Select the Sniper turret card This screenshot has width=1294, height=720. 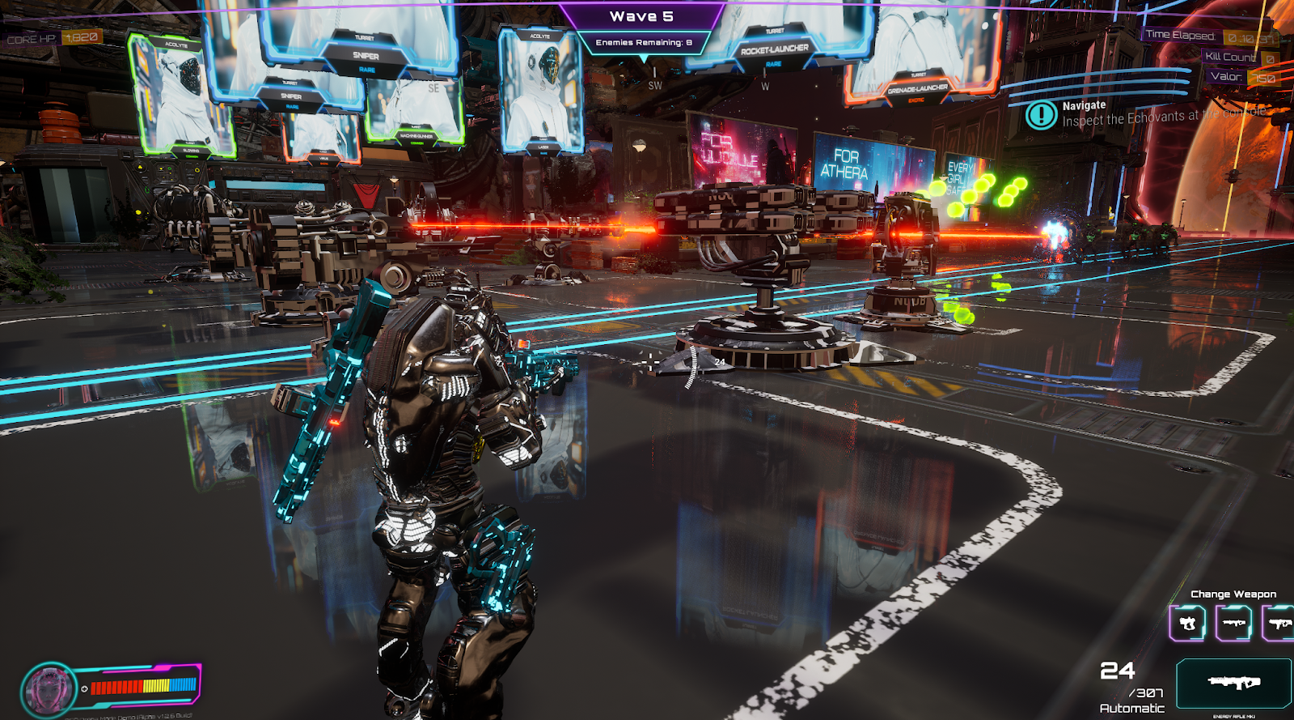(369, 56)
